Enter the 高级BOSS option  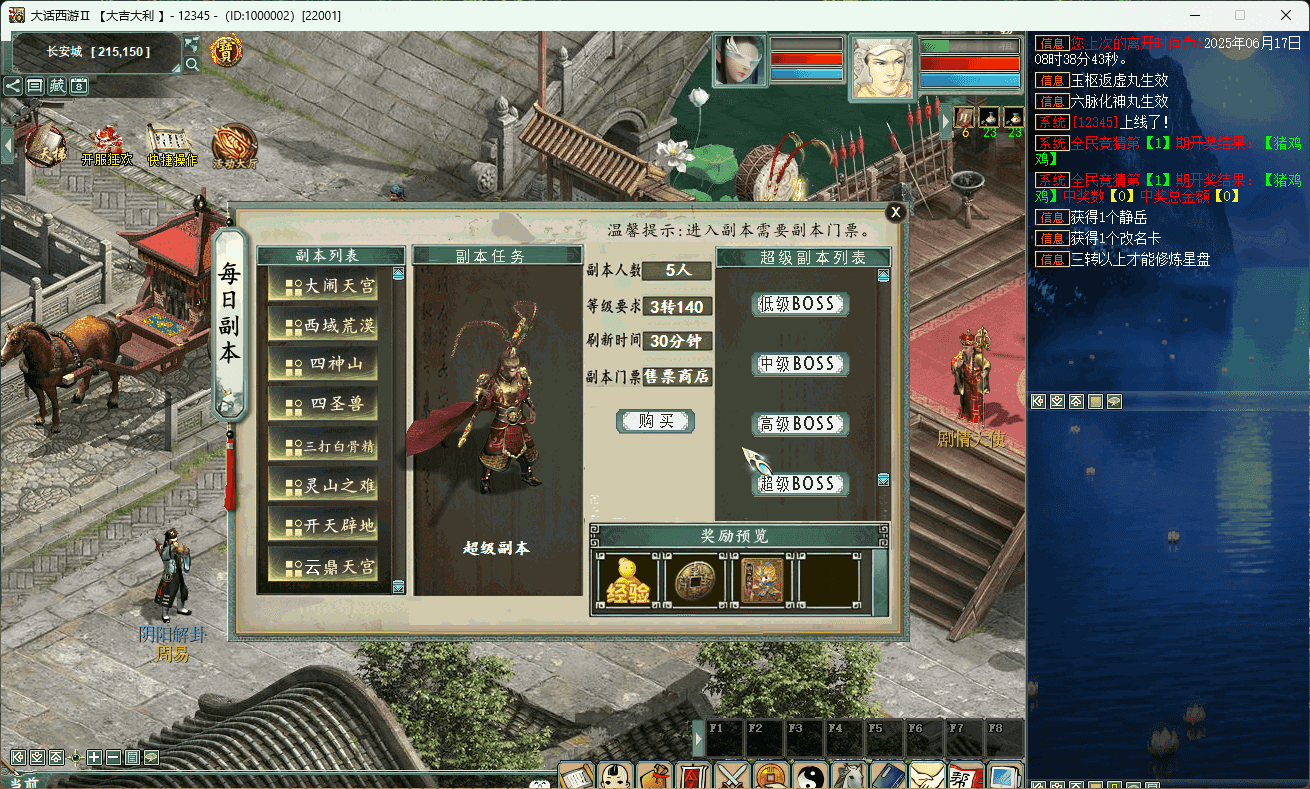pyautogui.click(x=799, y=424)
